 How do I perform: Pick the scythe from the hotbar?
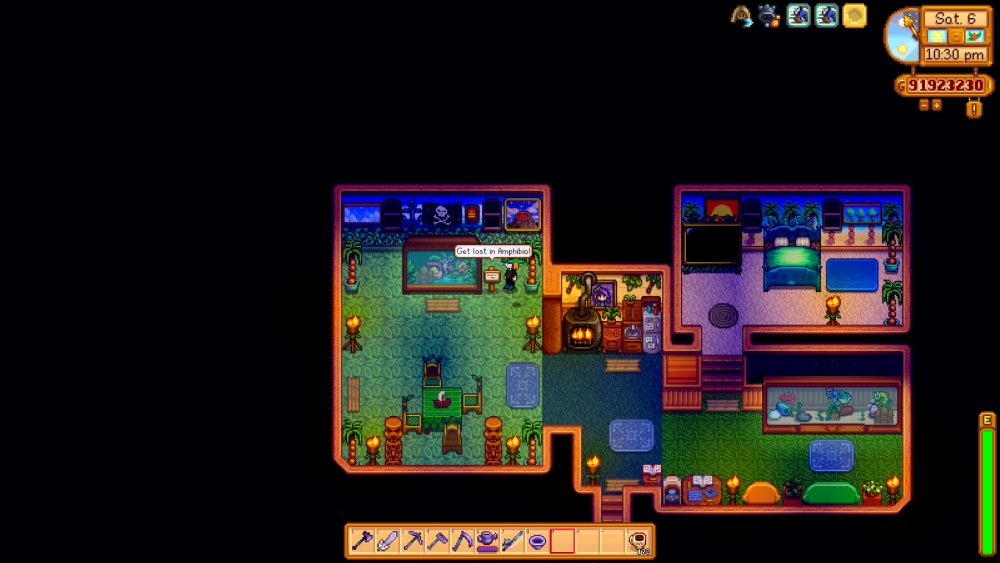(x=462, y=541)
